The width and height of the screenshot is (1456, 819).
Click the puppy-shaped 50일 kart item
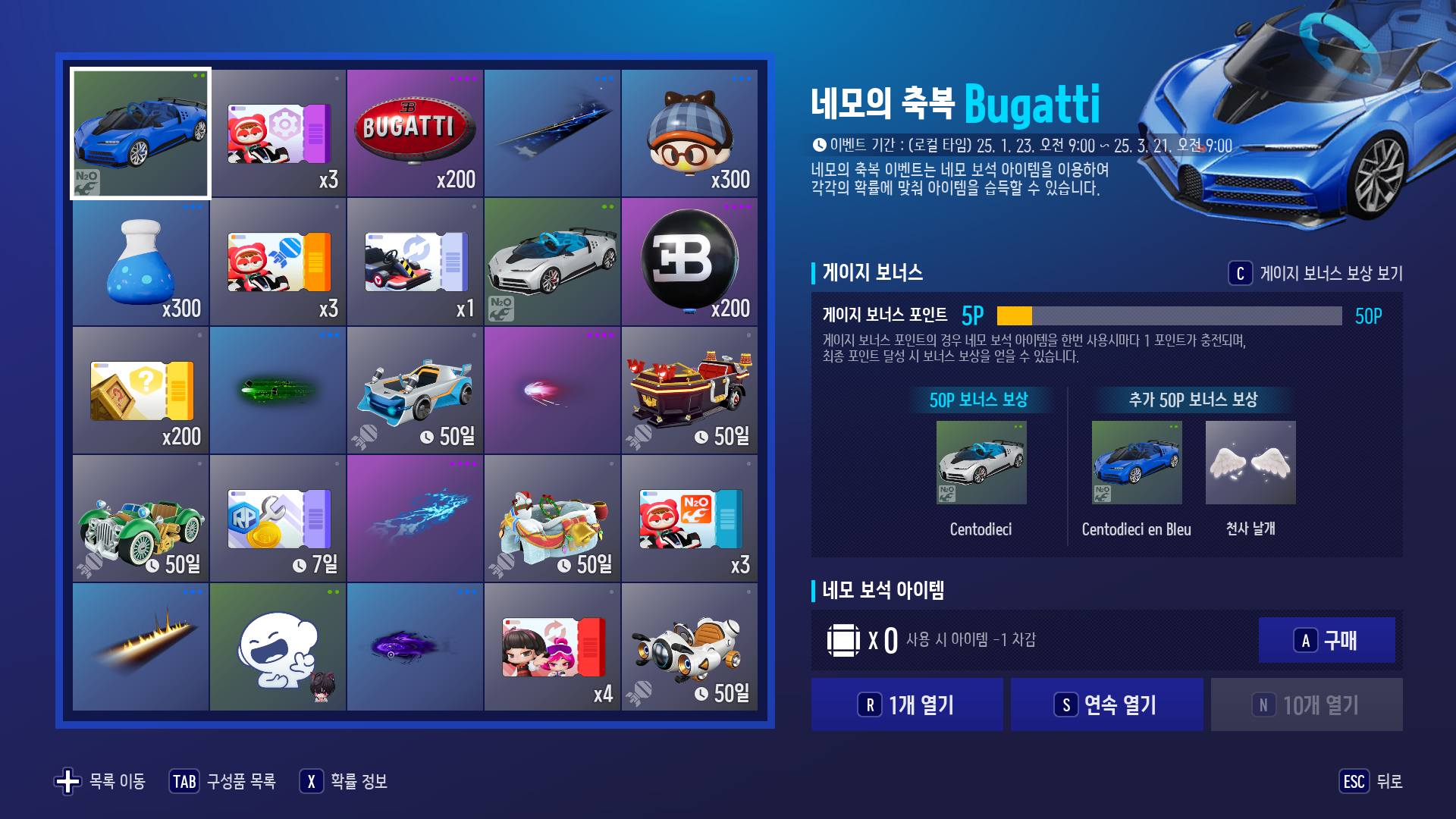click(689, 646)
